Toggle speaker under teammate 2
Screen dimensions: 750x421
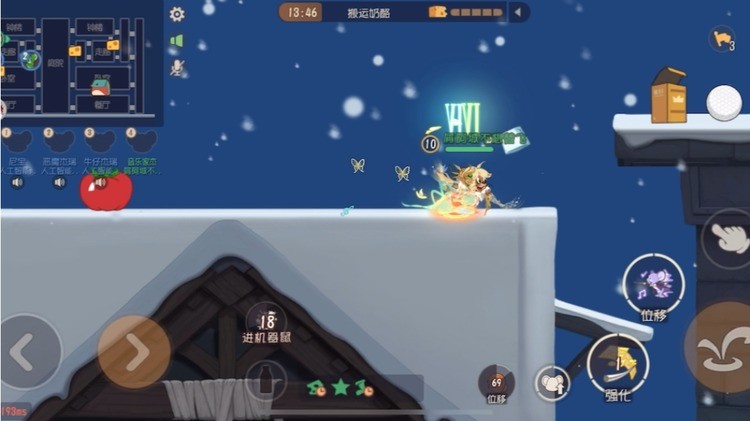[x=60, y=183]
